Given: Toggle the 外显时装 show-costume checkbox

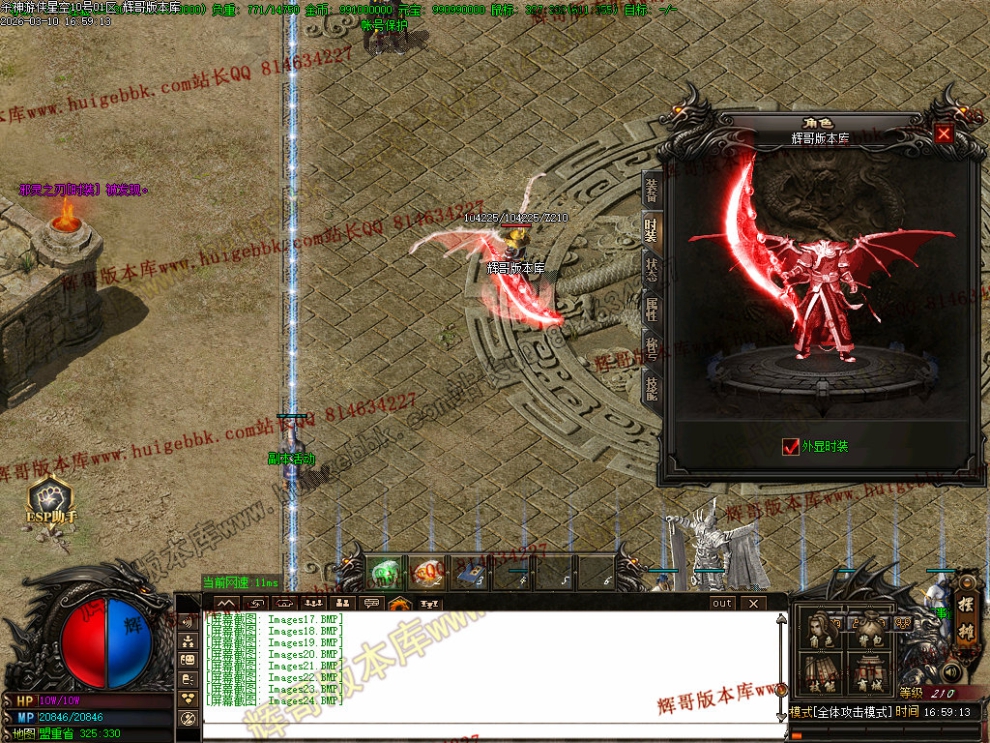Looking at the screenshot, I should [791, 447].
